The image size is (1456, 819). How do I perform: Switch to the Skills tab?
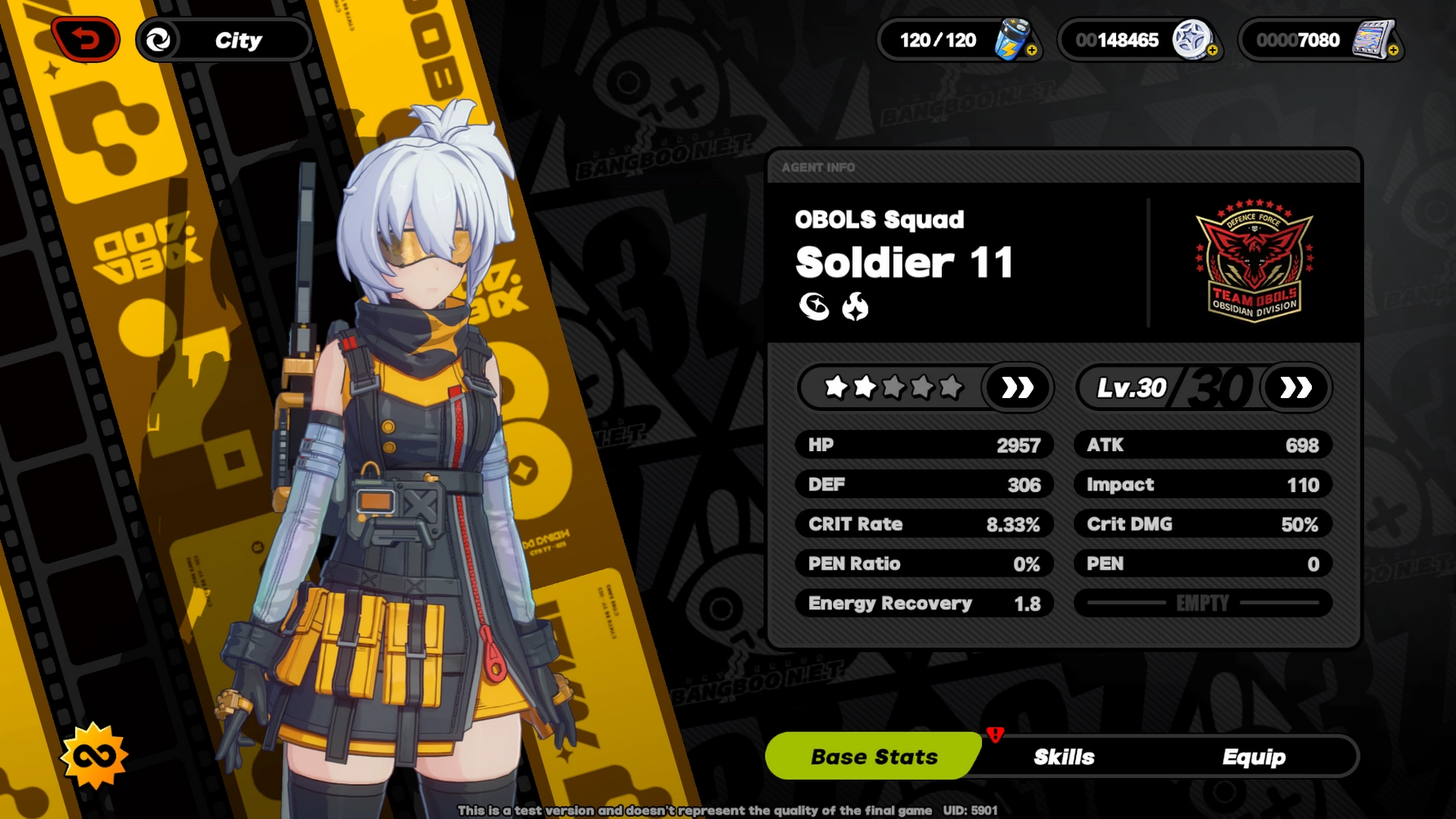click(1065, 757)
